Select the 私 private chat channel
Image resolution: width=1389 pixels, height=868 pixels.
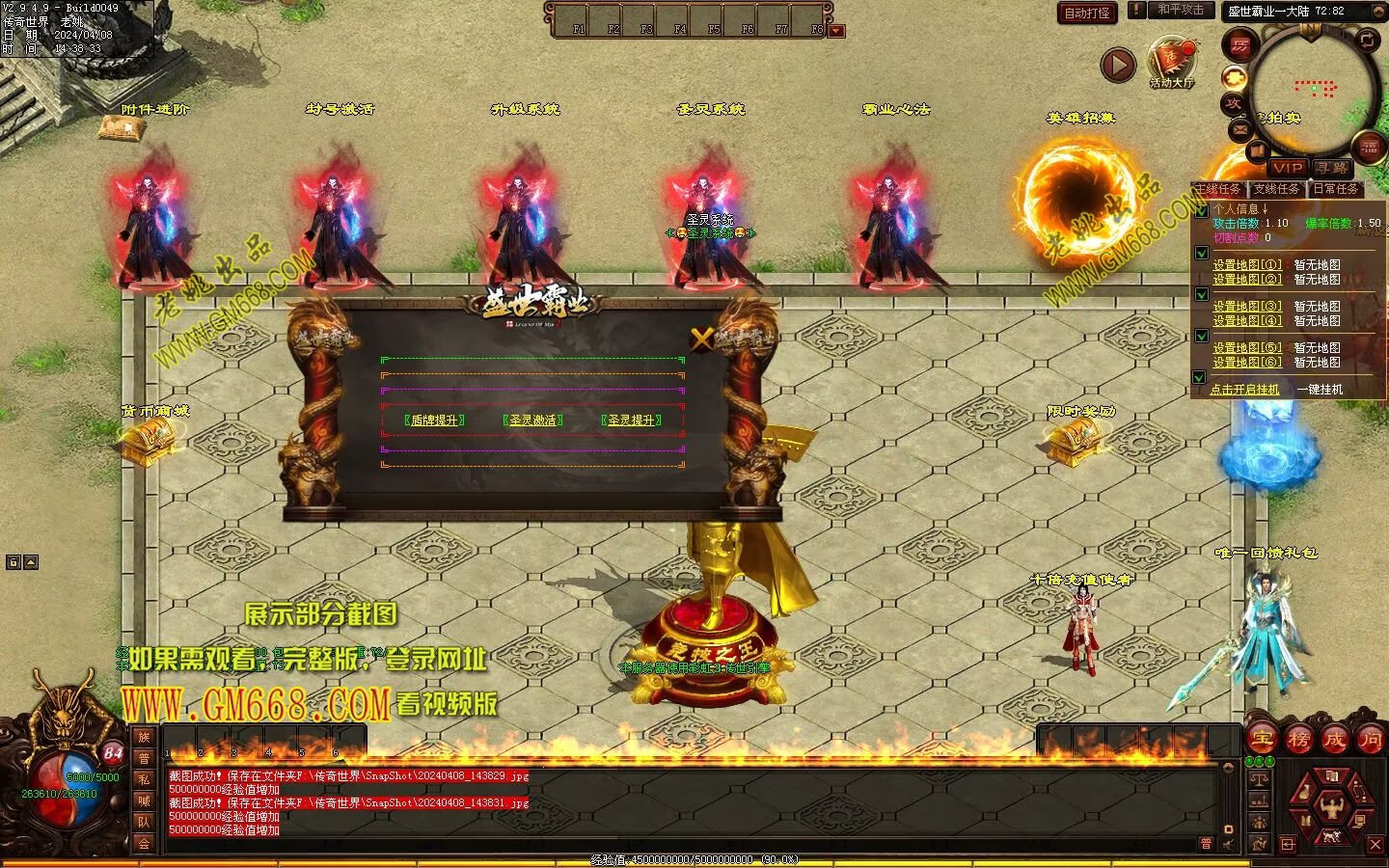144,779
